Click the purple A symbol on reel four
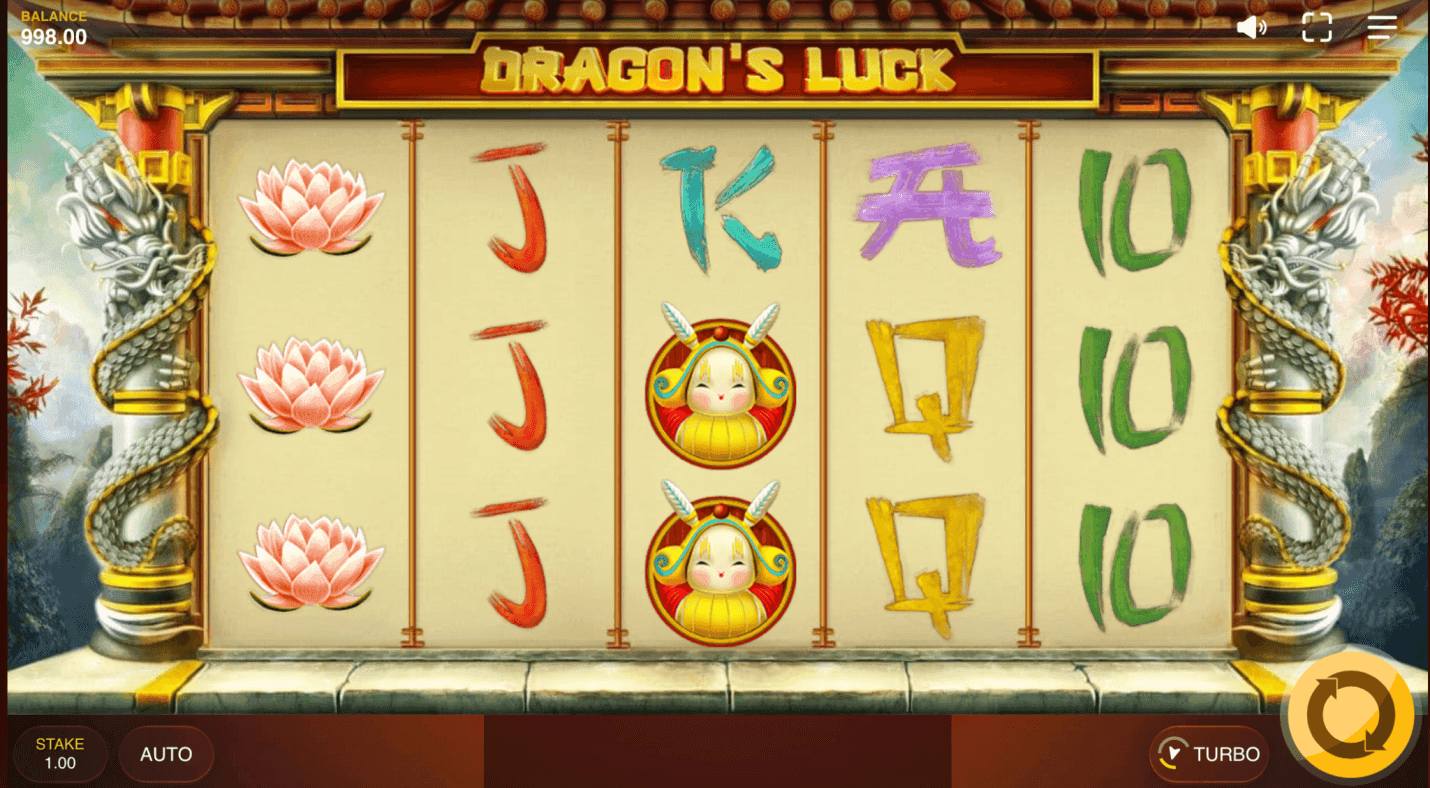The image size is (1430, 788). [926, 205]
